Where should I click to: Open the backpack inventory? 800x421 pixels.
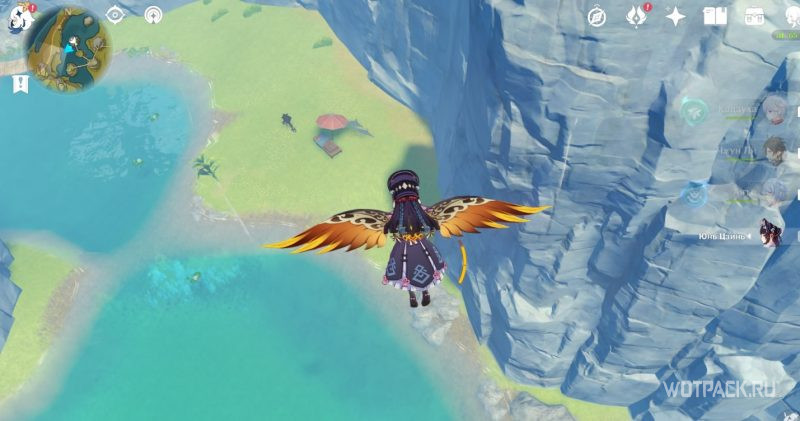click(x=754, y=16)
